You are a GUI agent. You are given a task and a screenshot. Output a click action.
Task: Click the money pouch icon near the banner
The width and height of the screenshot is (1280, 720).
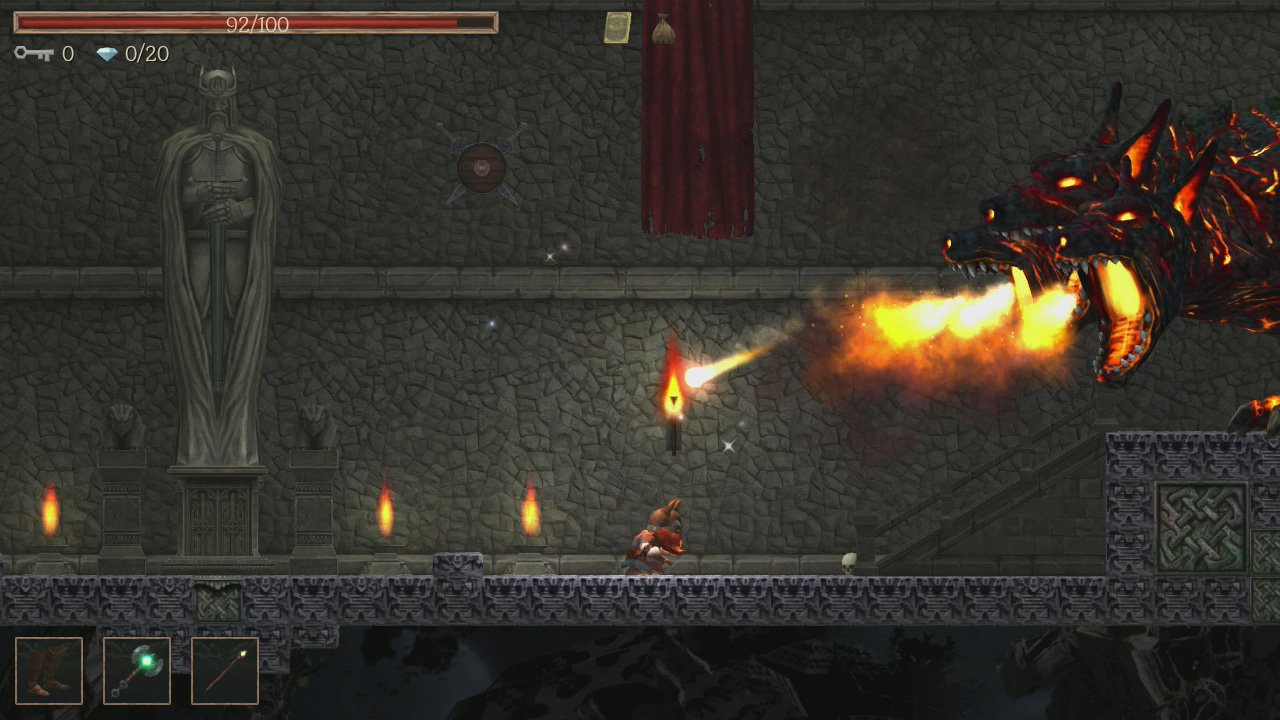coord(667,27)
